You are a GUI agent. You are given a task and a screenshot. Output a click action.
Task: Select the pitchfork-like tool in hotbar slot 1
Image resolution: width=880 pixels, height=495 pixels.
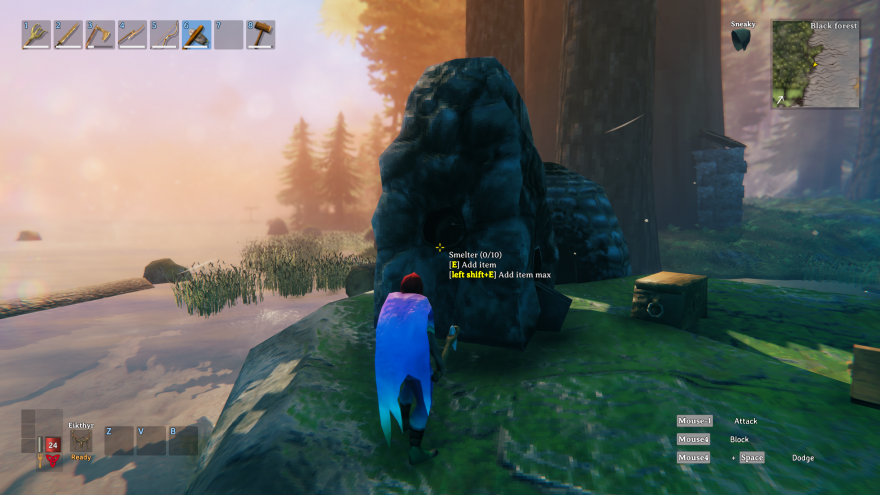[x=36, y=35]
